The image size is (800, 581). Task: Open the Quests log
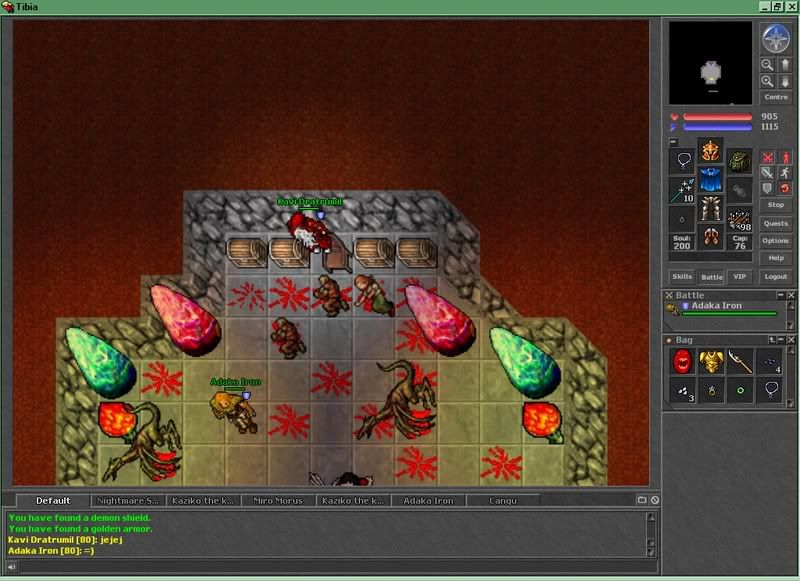coord(776,224)
